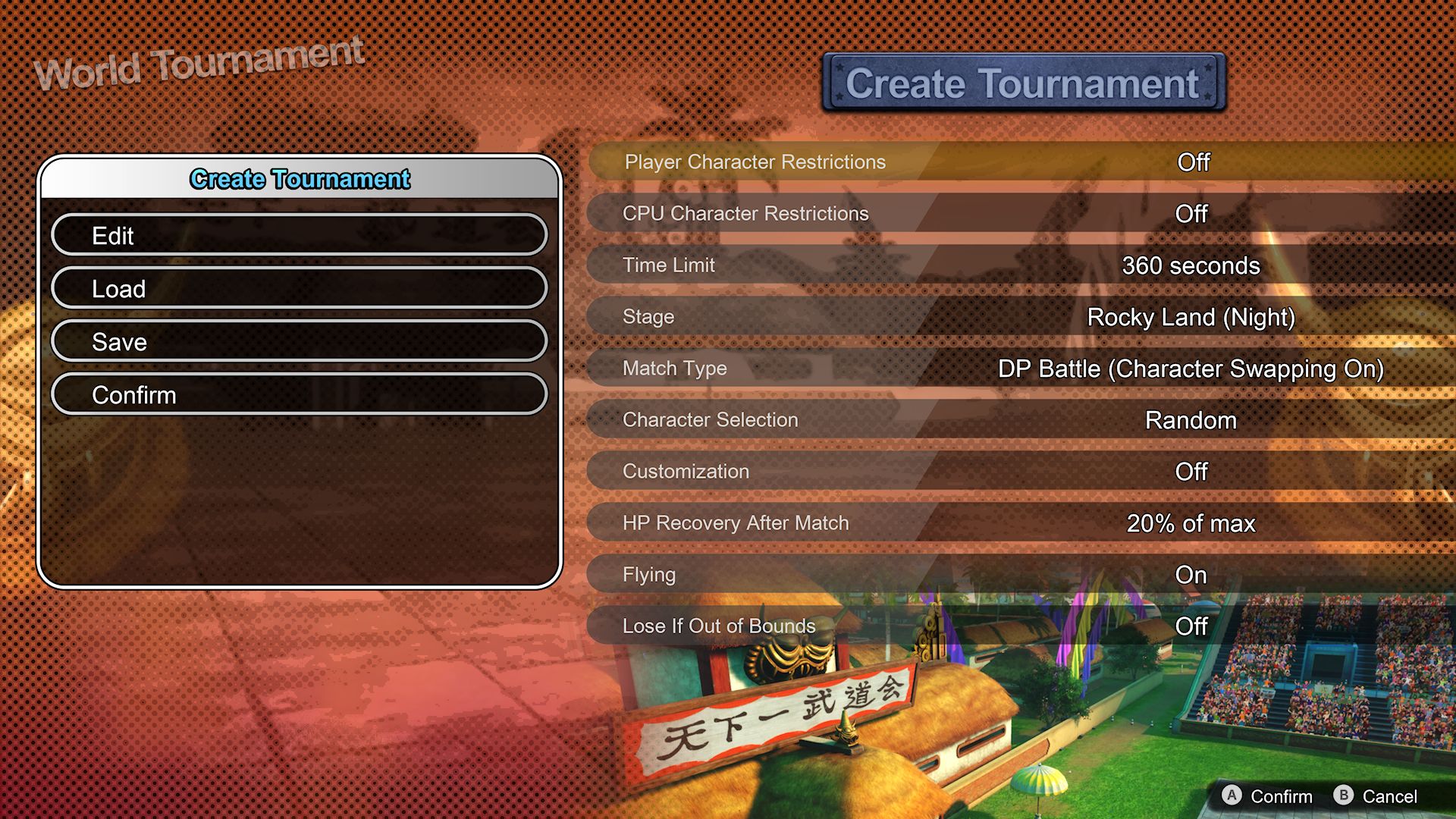The width and height of the screenshot is (1456, 819).
Task: Select the Edit option
Action: (300, 235)
